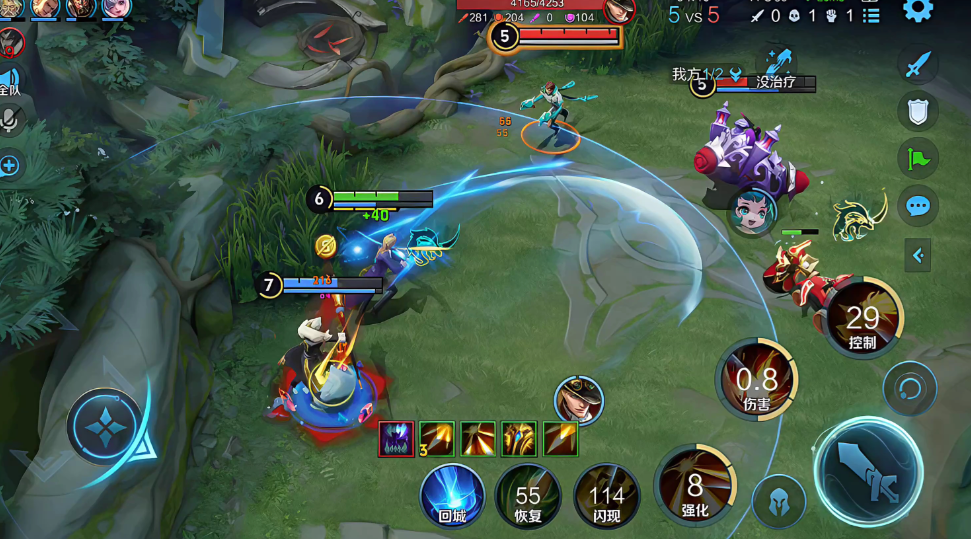The height and width of the screenshot is (539, 971).
Task: Send the green flag gather signal
Action: tap(918, 158)
